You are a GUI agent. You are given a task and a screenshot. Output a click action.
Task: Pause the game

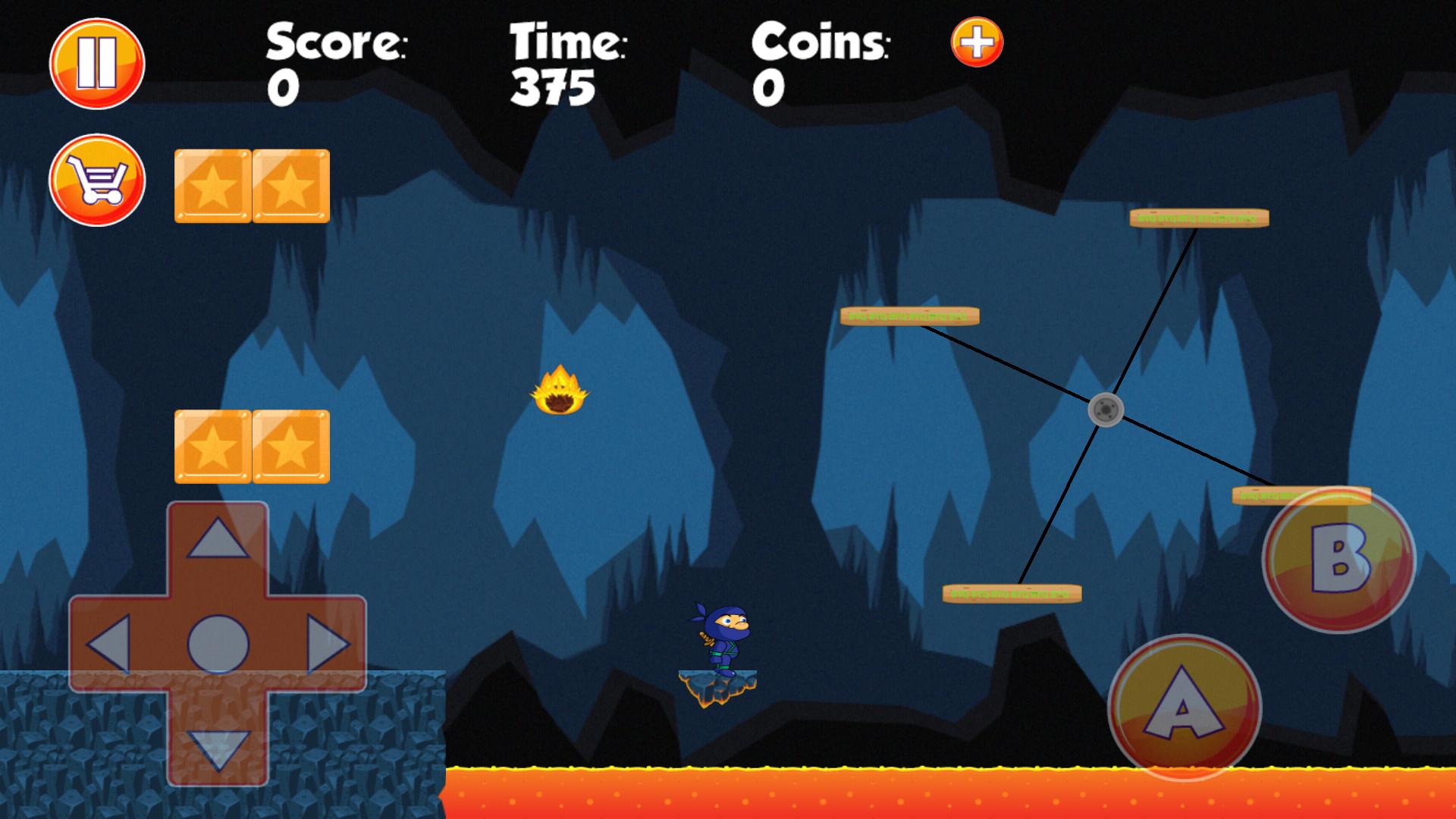tap(97, 62)
